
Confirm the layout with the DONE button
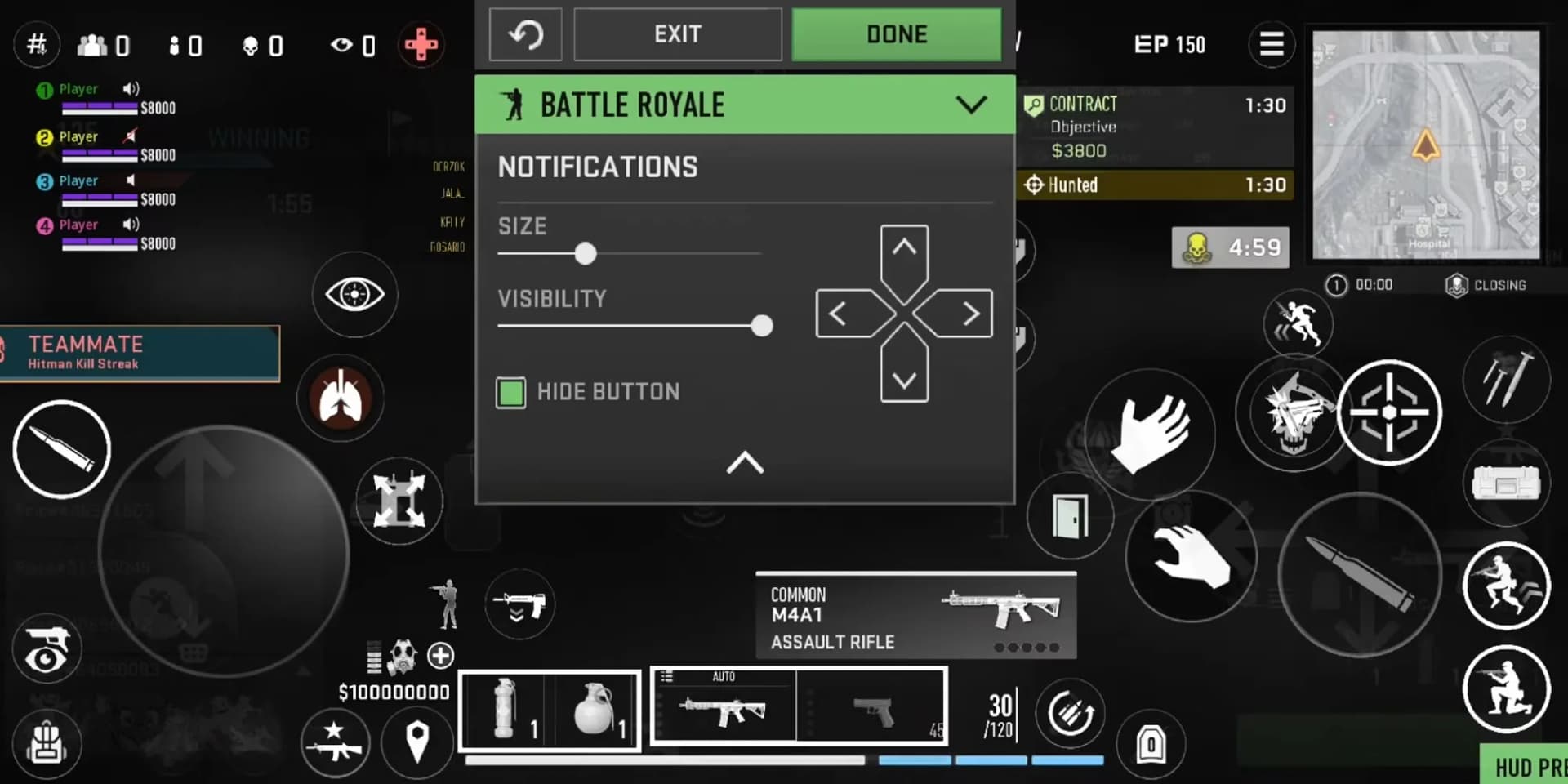[896, 34]
